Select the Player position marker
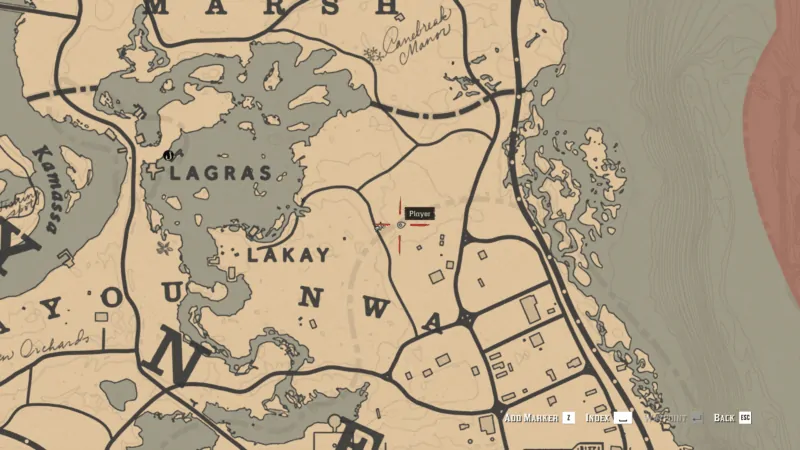 click(401, 226)
